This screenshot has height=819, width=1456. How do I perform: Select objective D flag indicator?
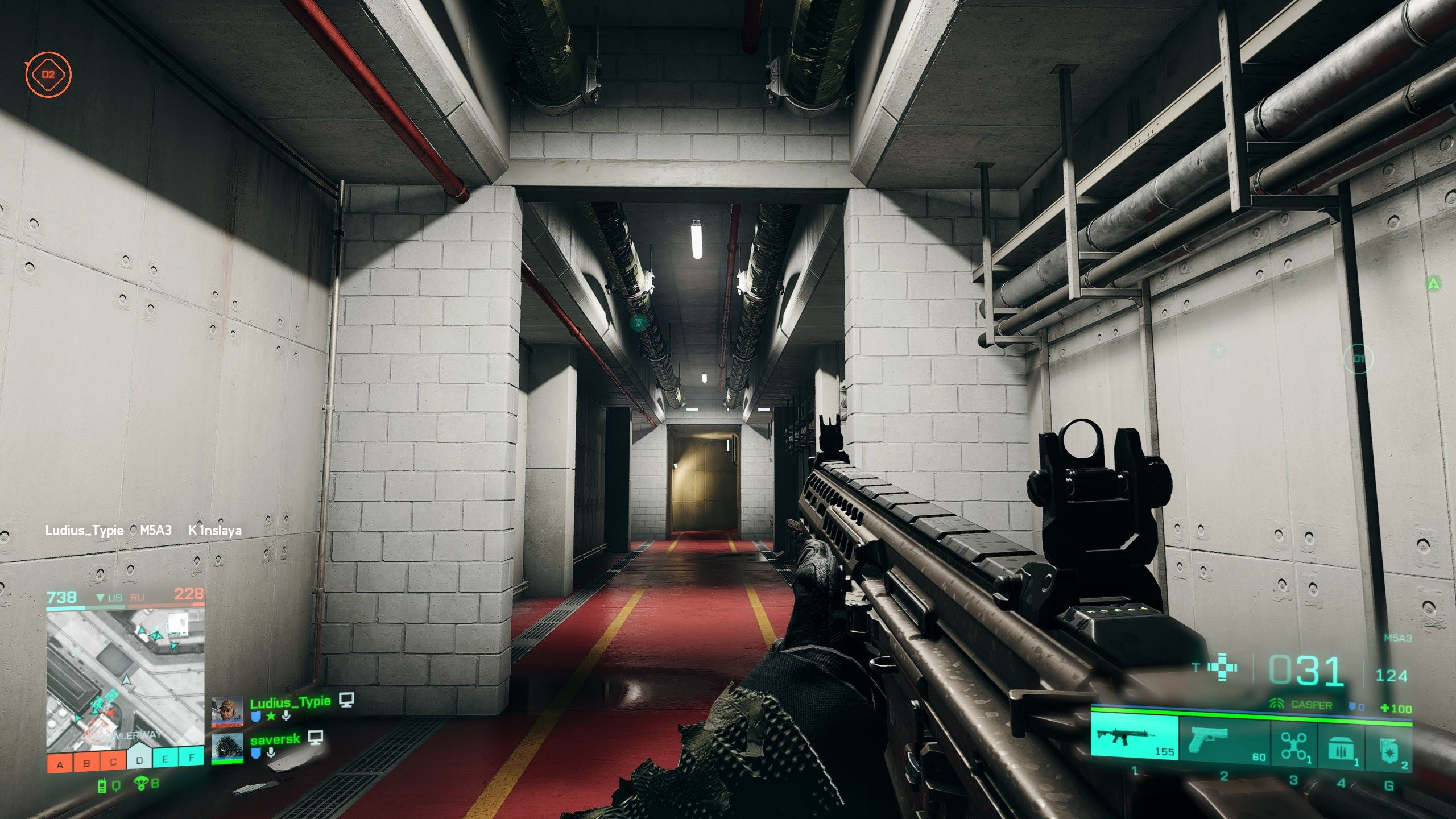[139, 760]
